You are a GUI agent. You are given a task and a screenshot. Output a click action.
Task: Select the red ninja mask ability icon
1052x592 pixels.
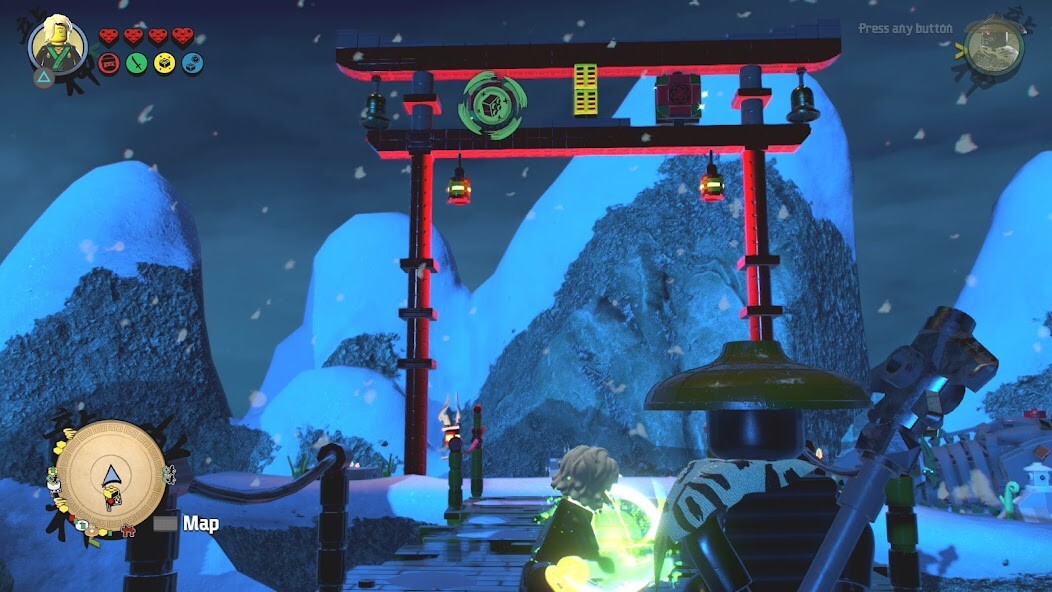[109, 64]
